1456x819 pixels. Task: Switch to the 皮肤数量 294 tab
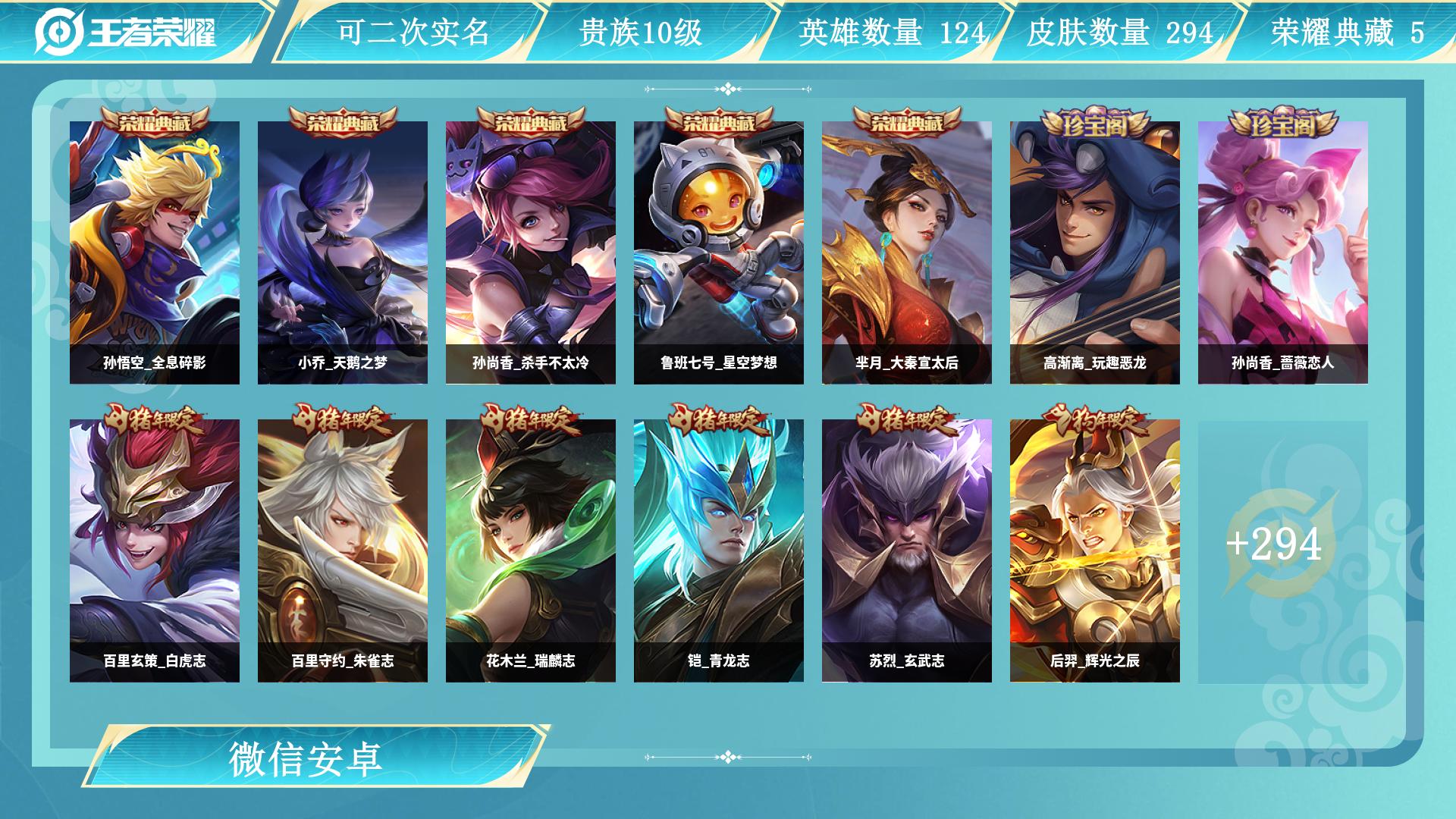click(1119, 32)
